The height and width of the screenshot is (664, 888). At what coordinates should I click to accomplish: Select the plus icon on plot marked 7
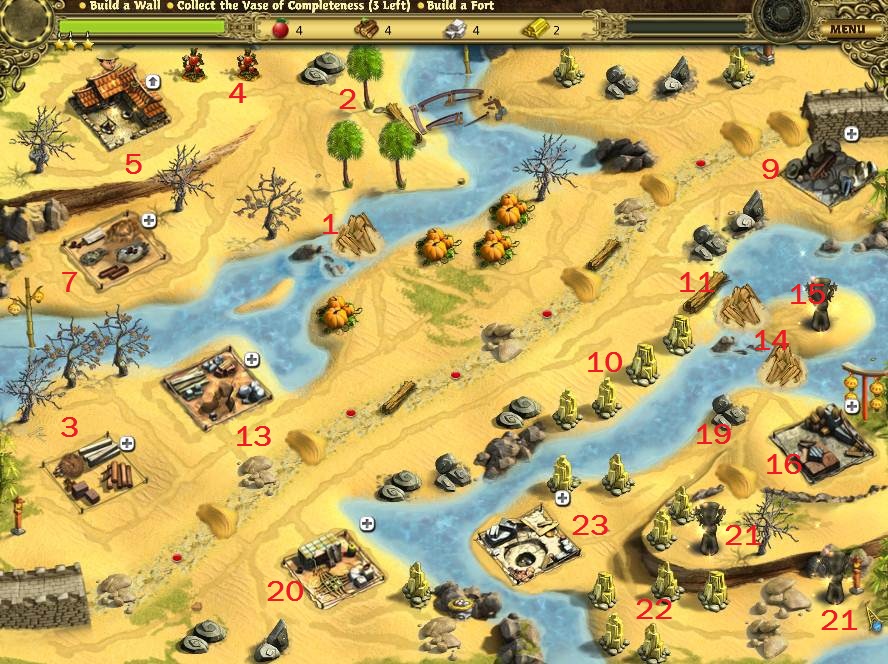(149, 220)
